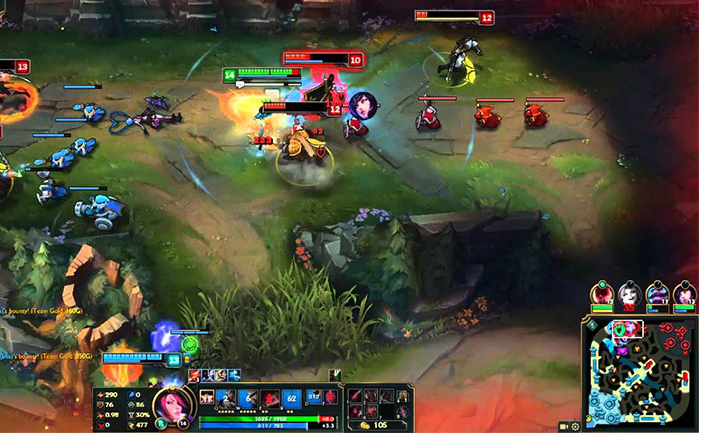Screen dimensions: 701x434
Task: Activate the ultimate ability showing 62 cooldown
Action: (x=291, y=399)
